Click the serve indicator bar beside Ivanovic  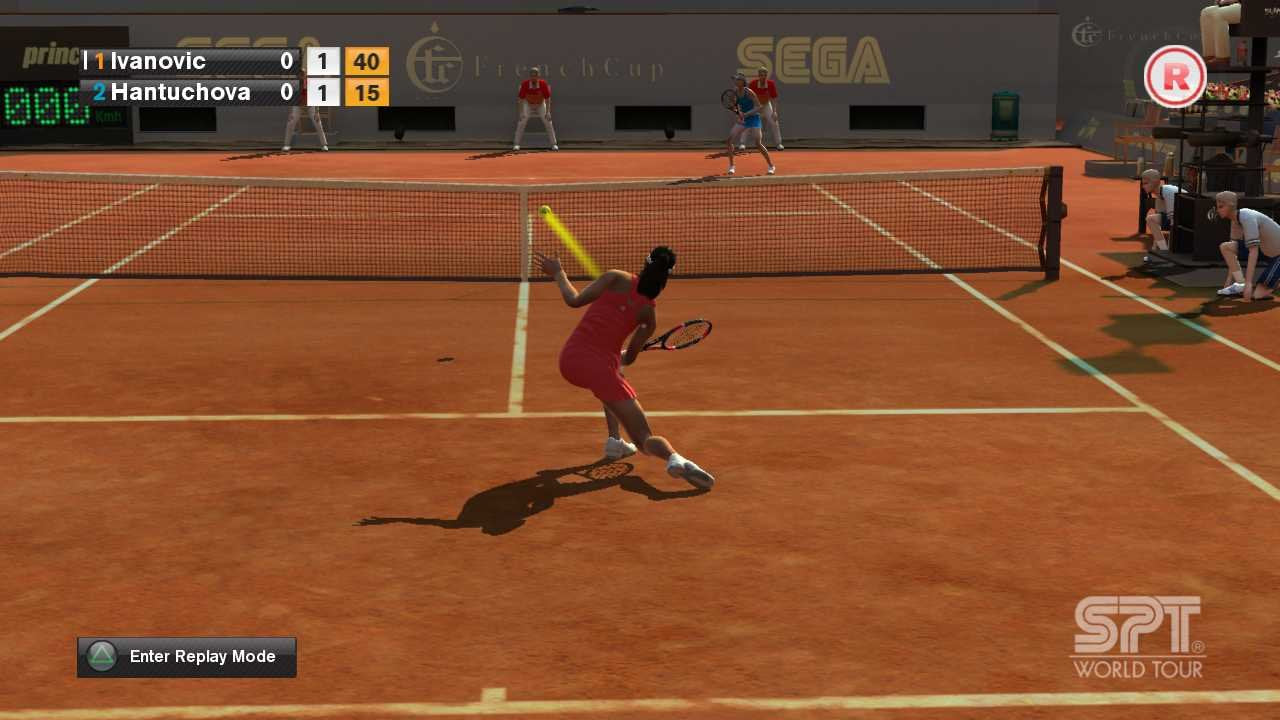click(86, 61)
